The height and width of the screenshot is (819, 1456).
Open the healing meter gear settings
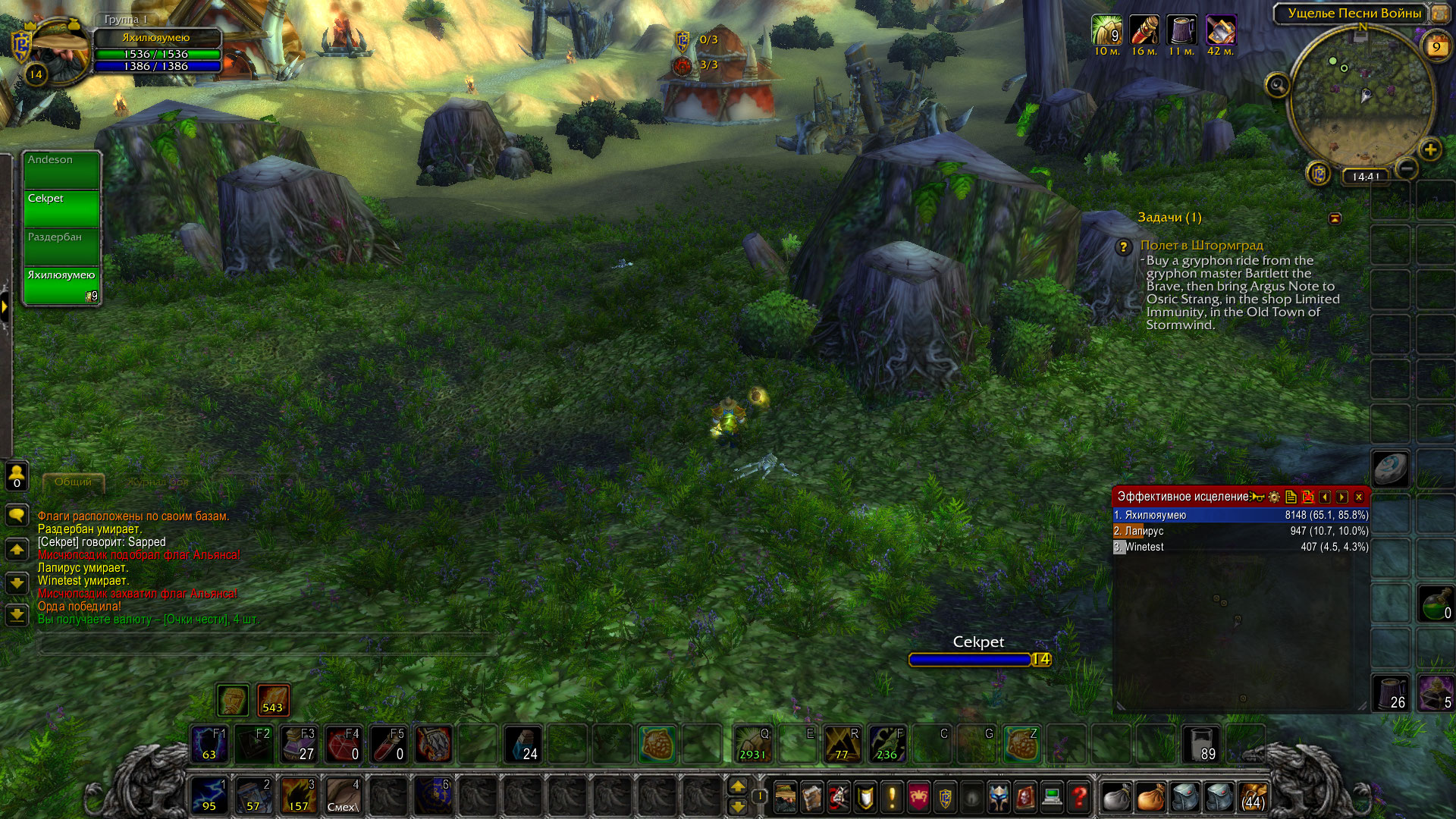point(1274,497)
